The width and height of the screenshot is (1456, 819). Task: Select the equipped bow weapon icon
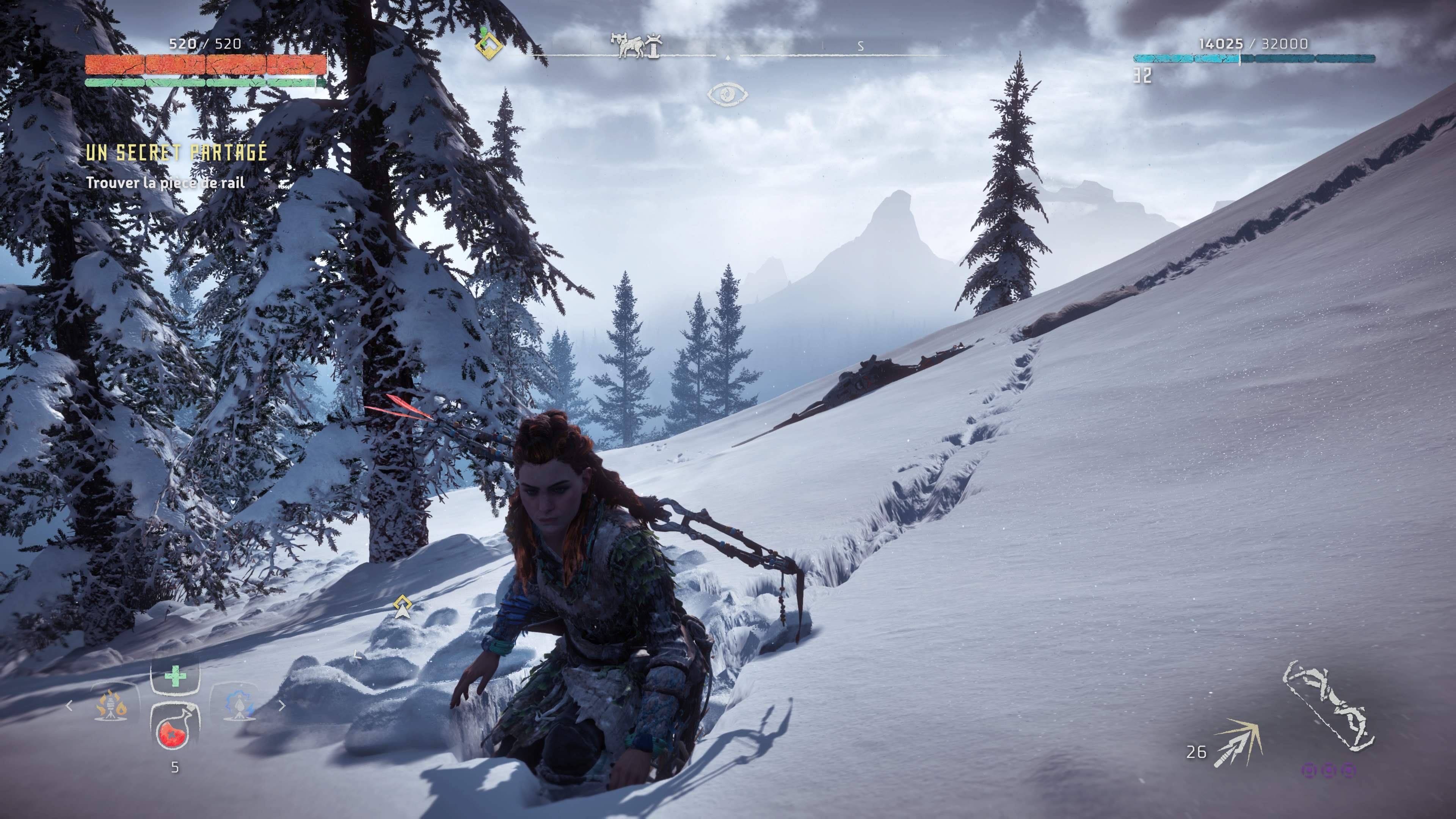tap(1329, 706)
